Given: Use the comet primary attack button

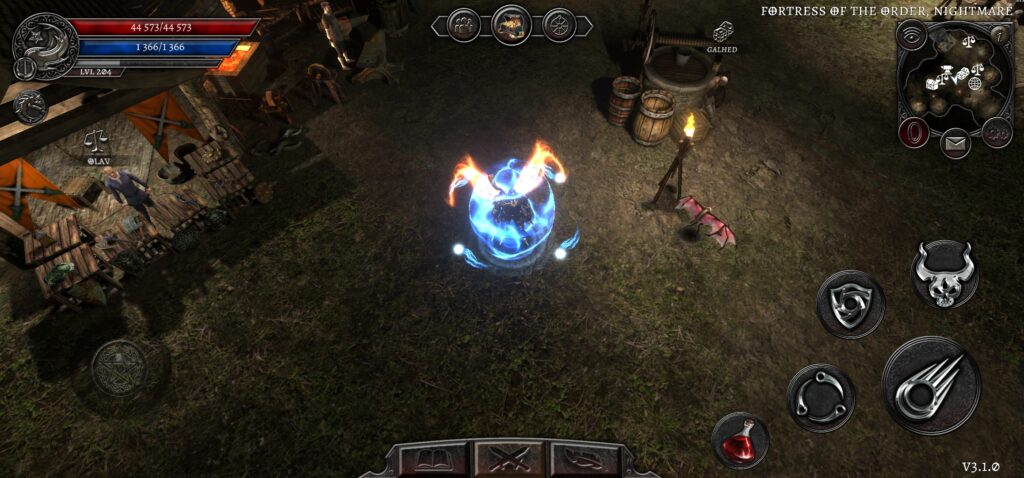Looking at the screenshot, I should (931, 385).
